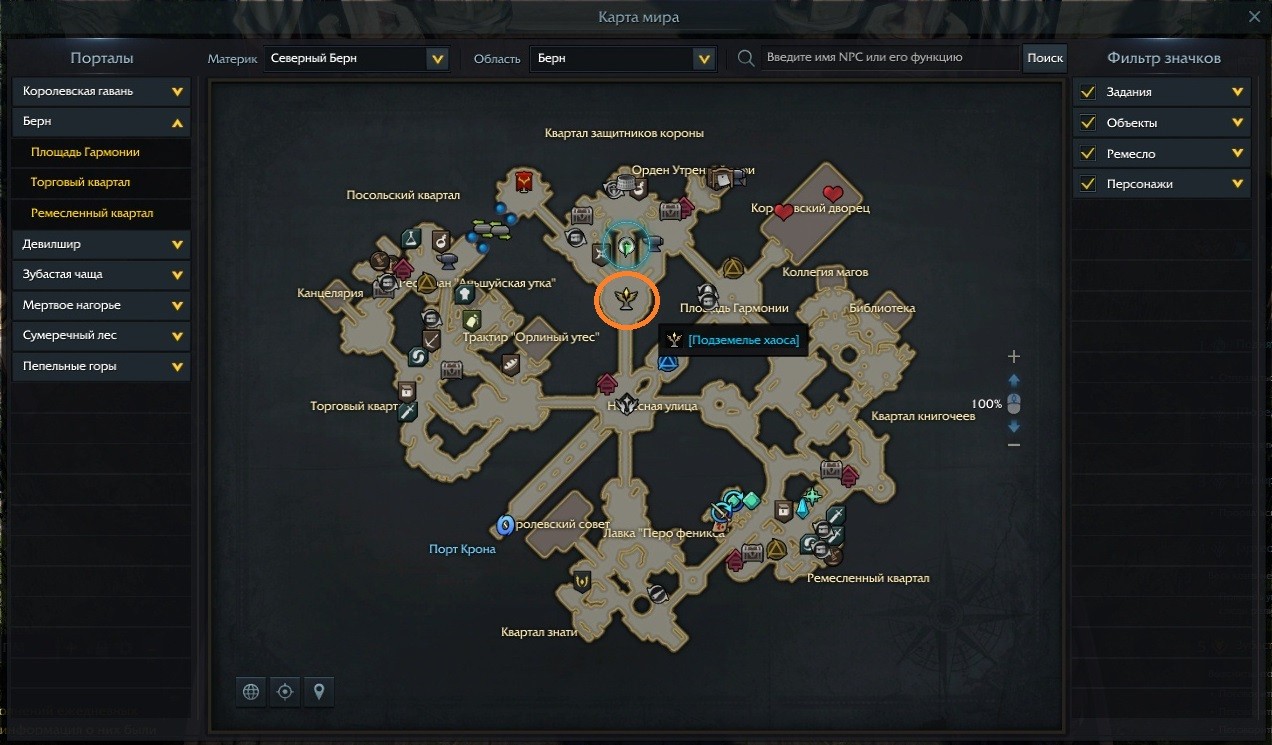Close the world map window

pyautogui.click(x=1254, y=17)
